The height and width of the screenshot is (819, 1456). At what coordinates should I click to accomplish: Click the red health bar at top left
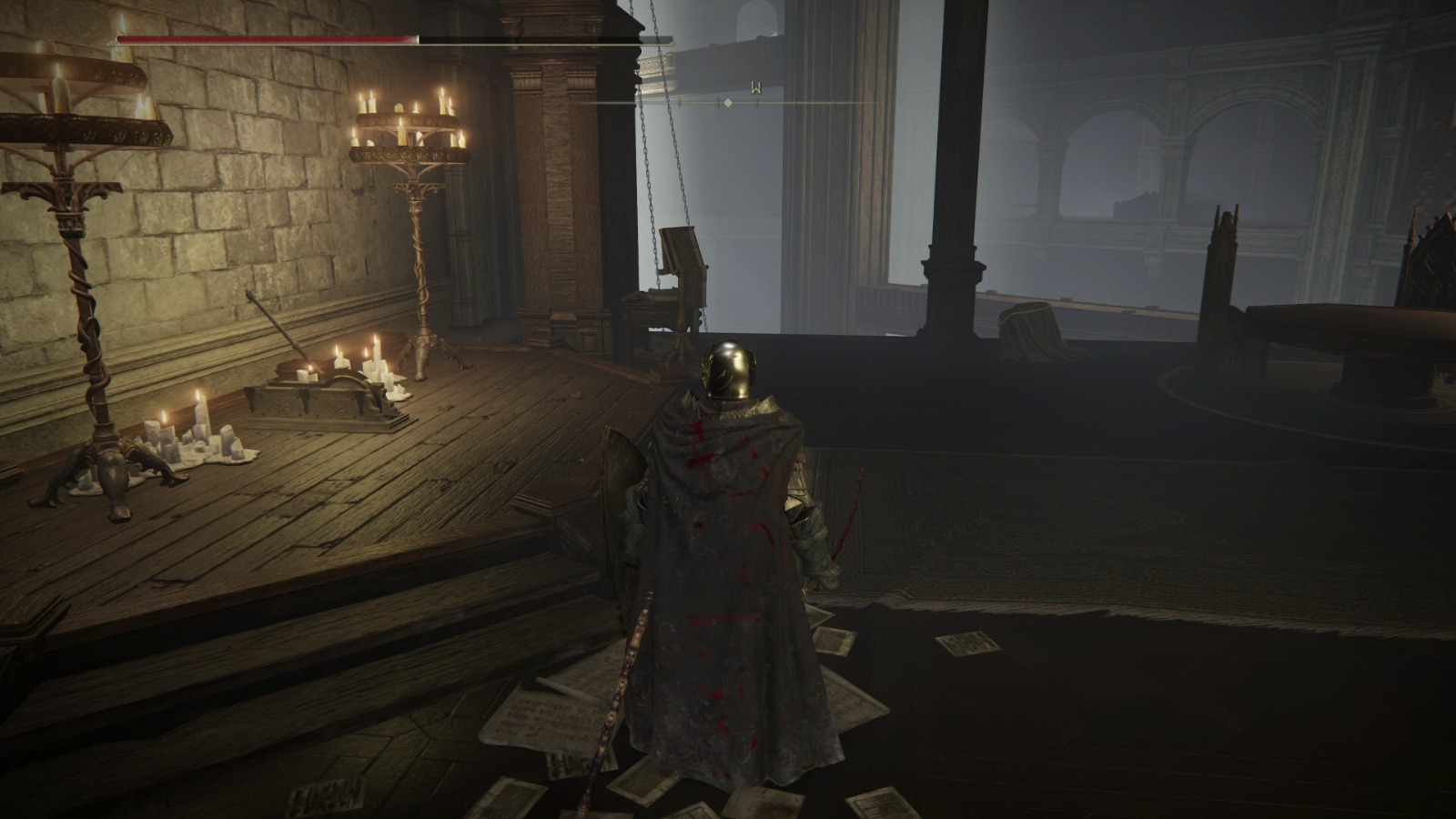pyautogui.click(x=264, y=38)
